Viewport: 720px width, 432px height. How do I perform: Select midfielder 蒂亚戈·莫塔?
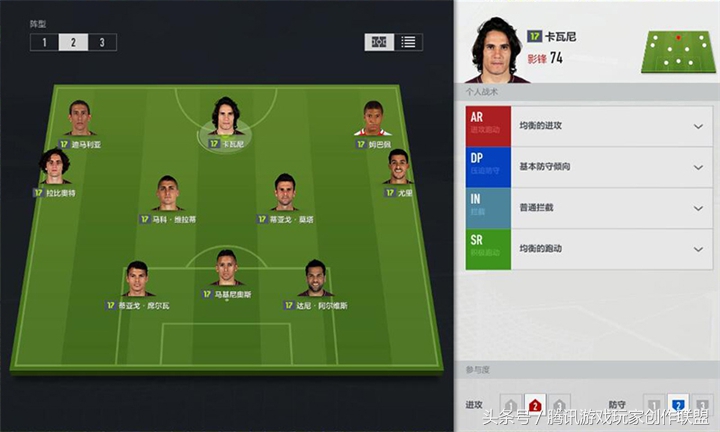click(x=287, y=195)
